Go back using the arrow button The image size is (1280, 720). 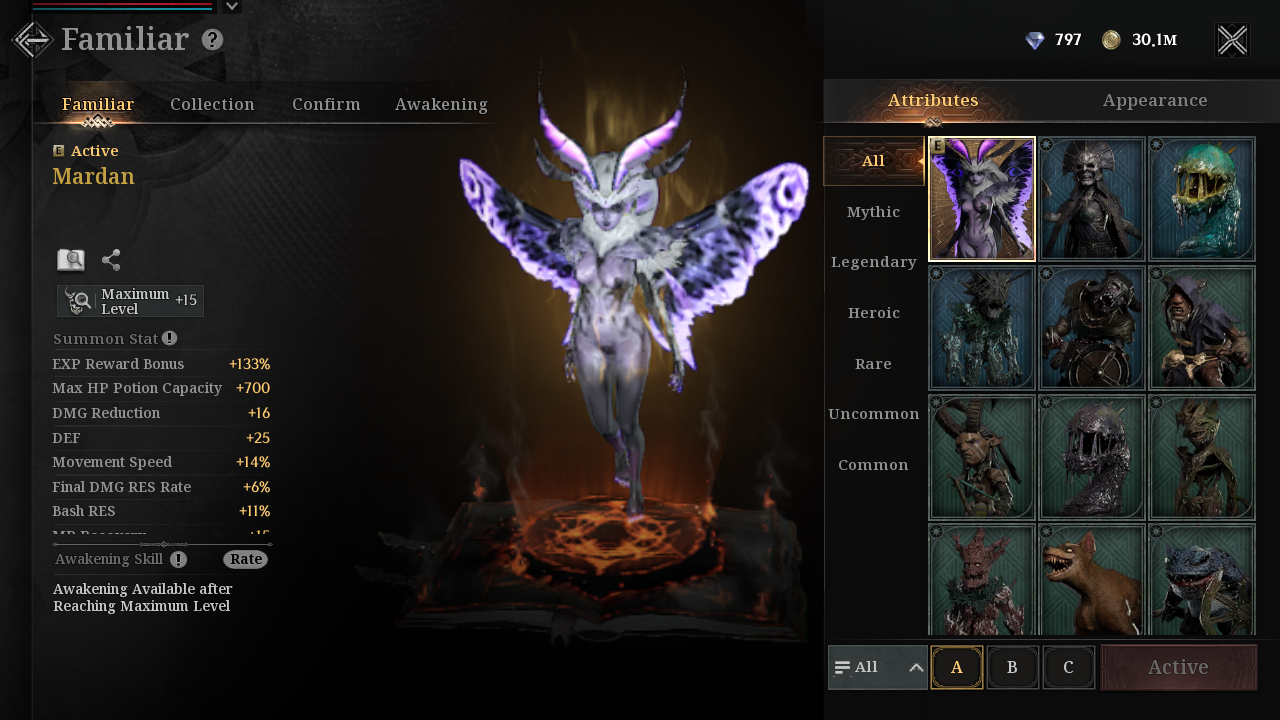click(32, 40)
